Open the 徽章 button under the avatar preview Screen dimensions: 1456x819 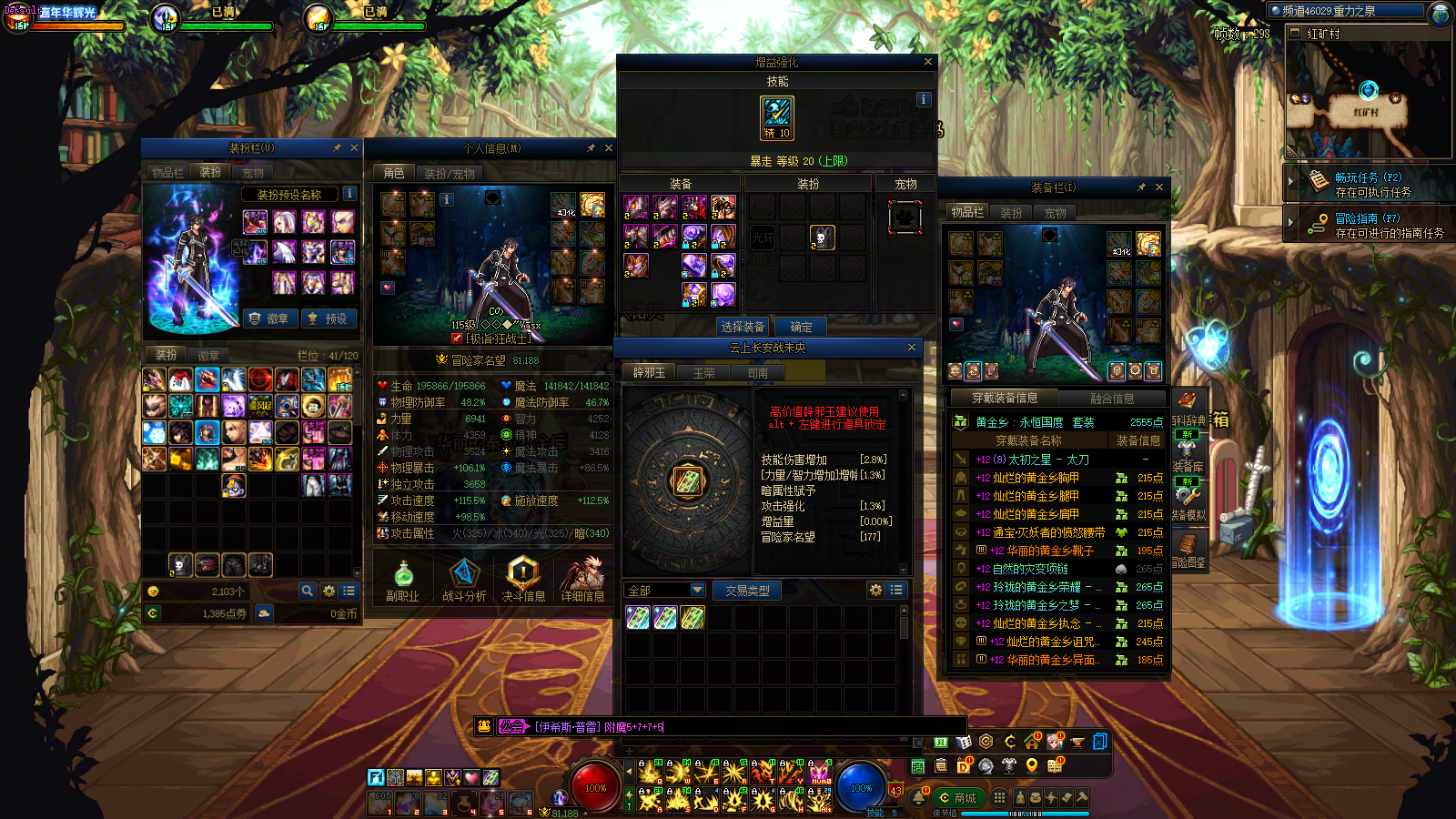pyautogui.click(x=268, y=318)
